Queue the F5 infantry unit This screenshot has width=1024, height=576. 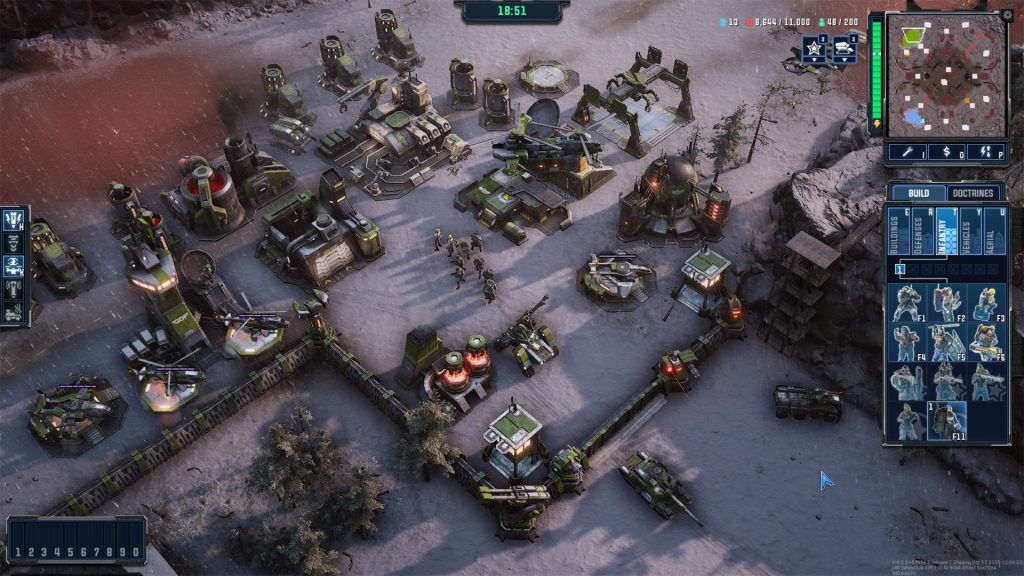coord(946,342)
